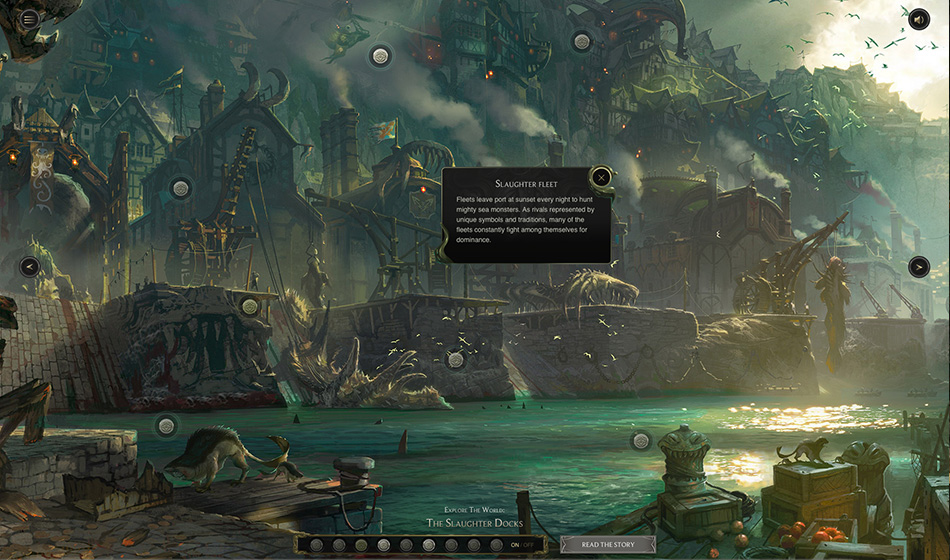Mute the sound with the speaker icon
Screen dimensions: 950x560
pos(919,18)
